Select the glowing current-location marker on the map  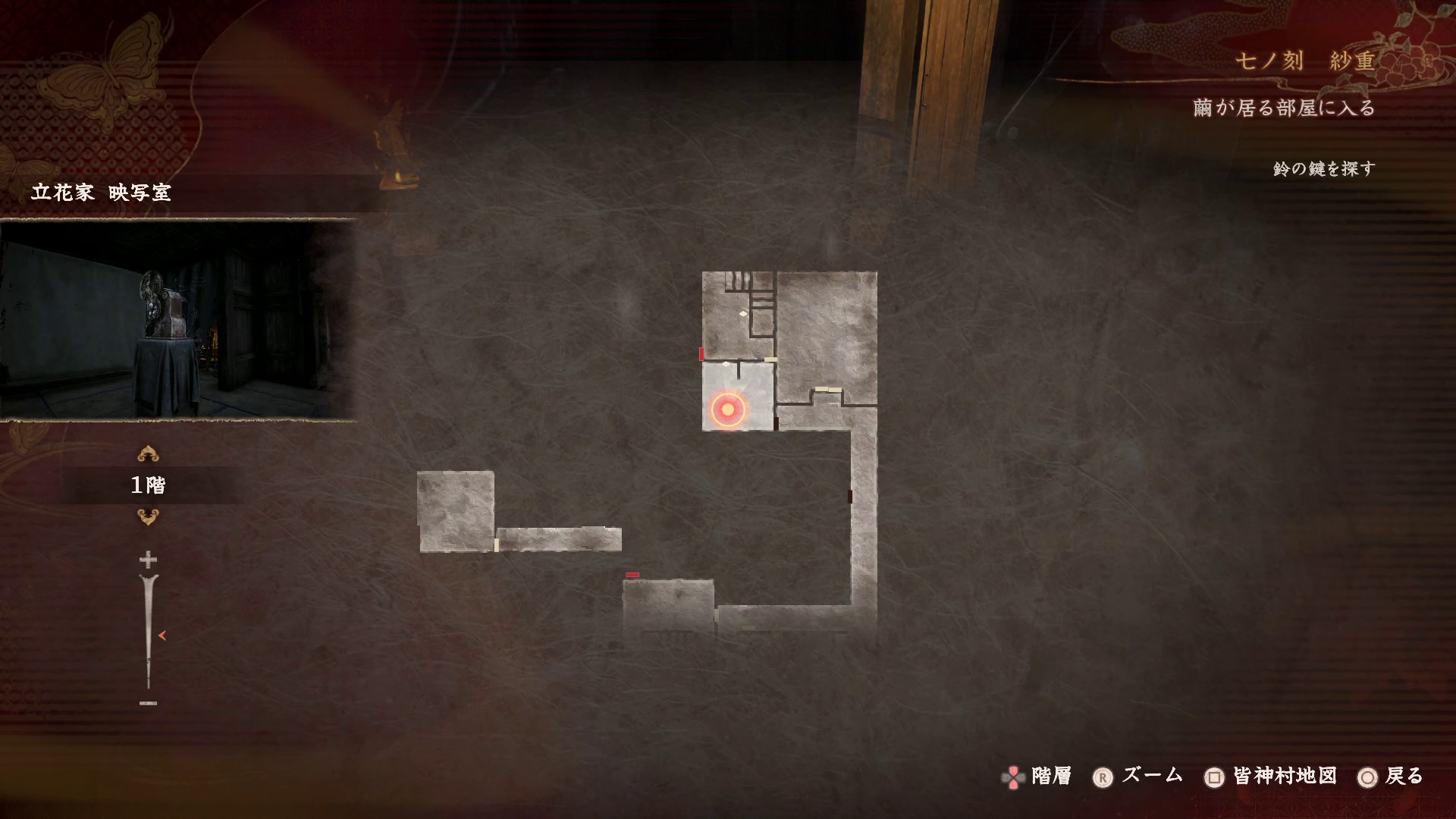pos(728,409)
